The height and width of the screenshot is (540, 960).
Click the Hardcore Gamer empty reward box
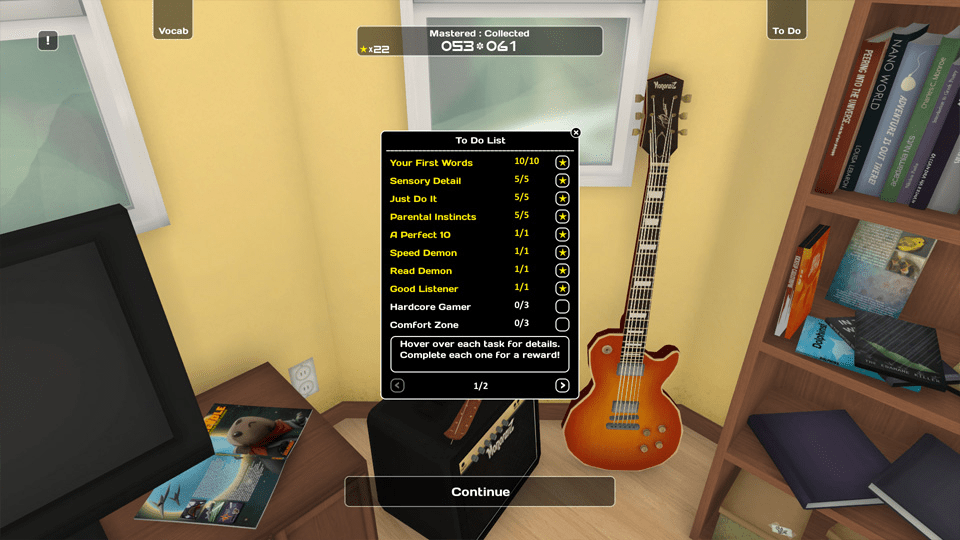click(562, 307)
